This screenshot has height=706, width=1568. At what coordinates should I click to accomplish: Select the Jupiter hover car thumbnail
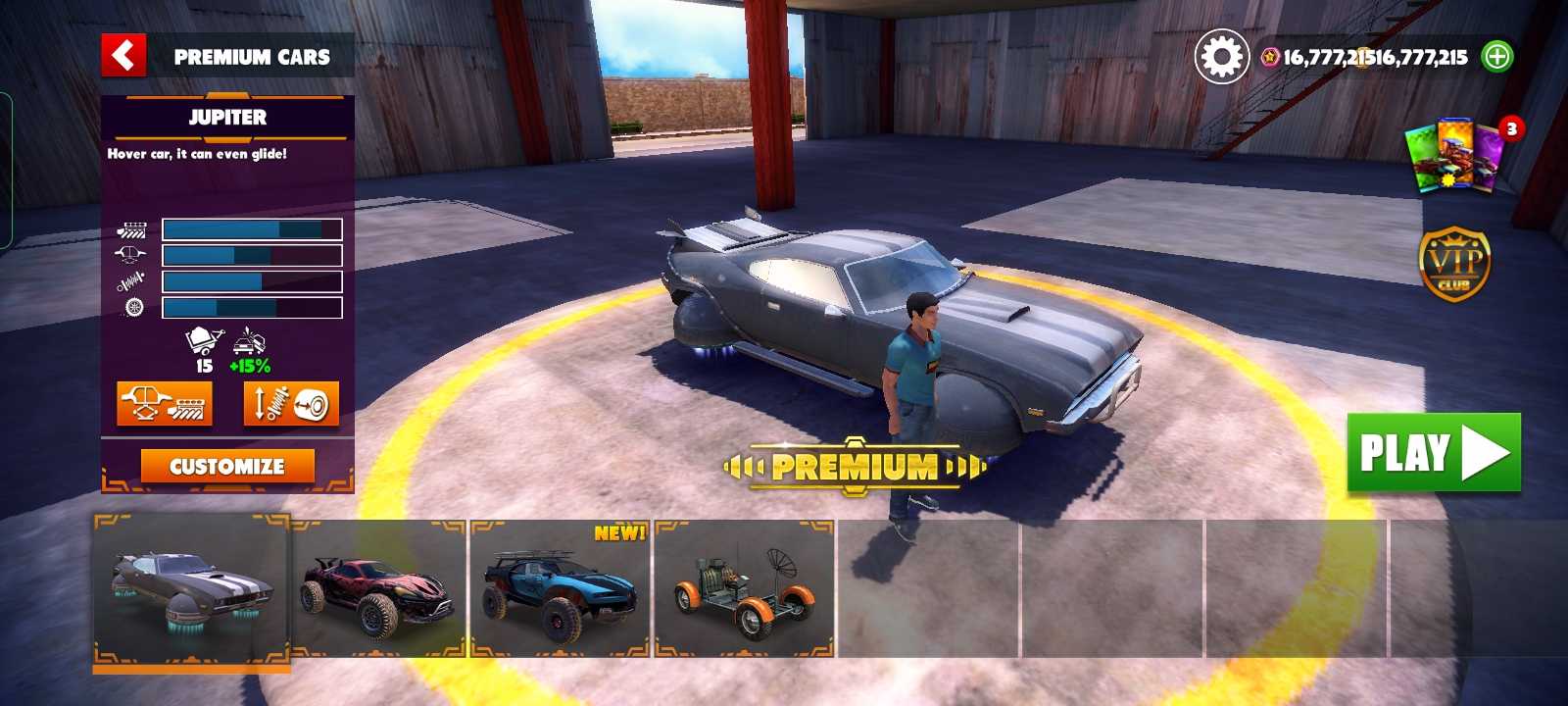(x=192, y=588)
